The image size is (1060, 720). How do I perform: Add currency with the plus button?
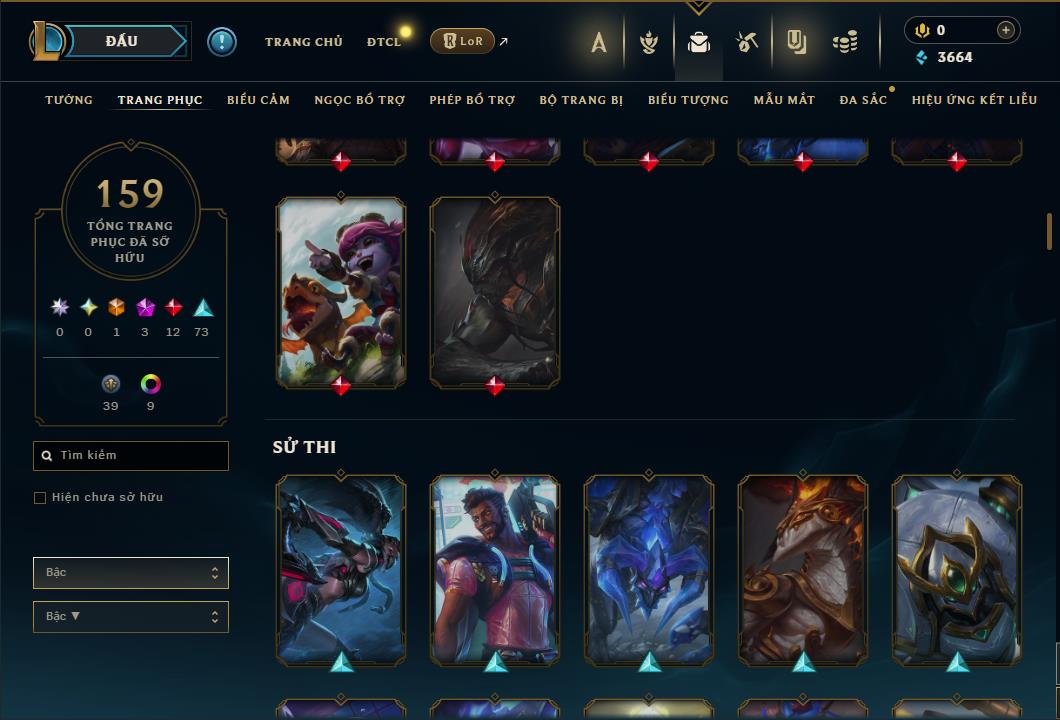pyautogui.click(x=1005, y=30)
